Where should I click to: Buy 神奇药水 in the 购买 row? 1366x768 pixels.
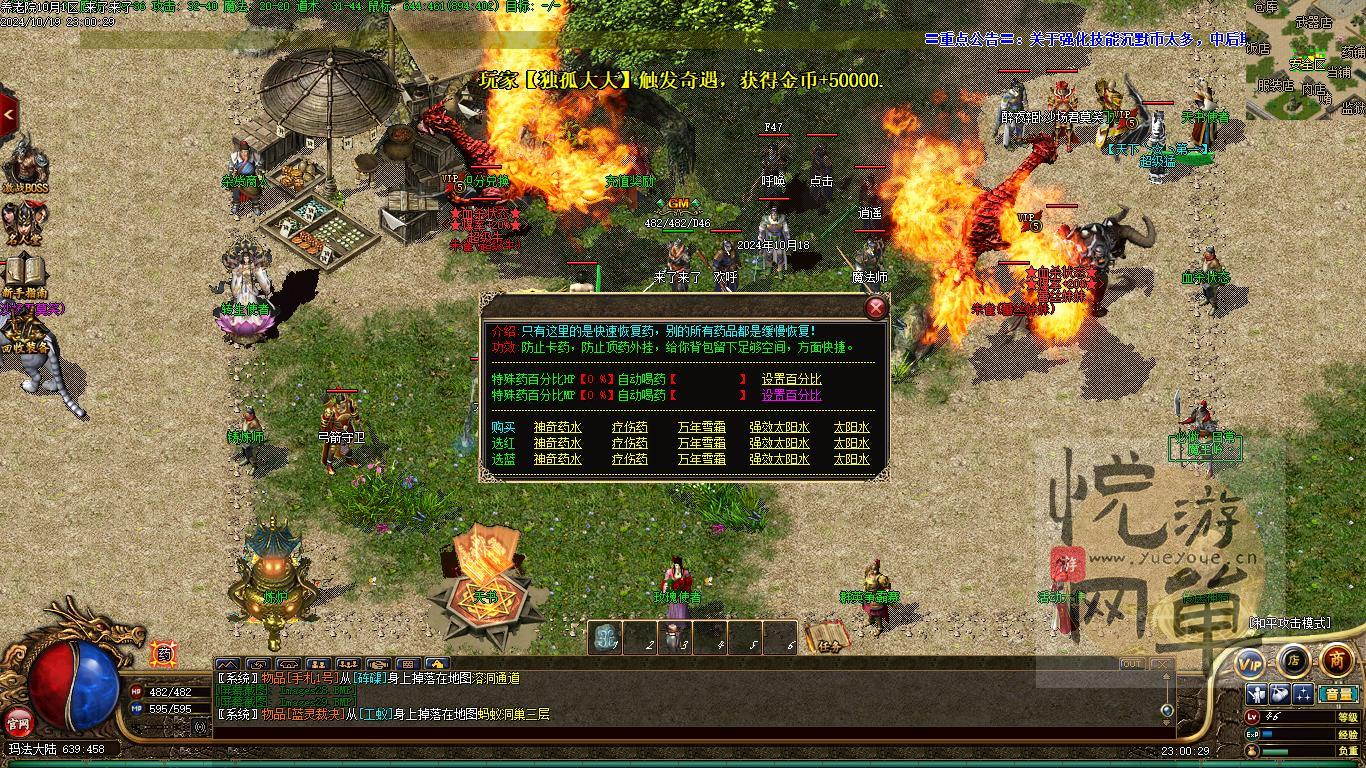click(557, 428)
